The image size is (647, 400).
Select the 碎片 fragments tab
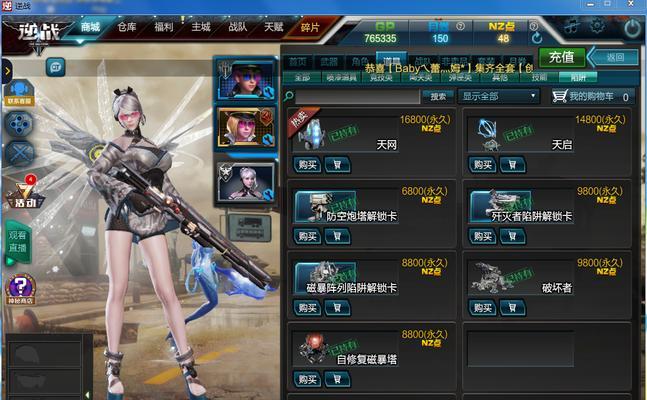pyautogui.click(x=311, y=27)
